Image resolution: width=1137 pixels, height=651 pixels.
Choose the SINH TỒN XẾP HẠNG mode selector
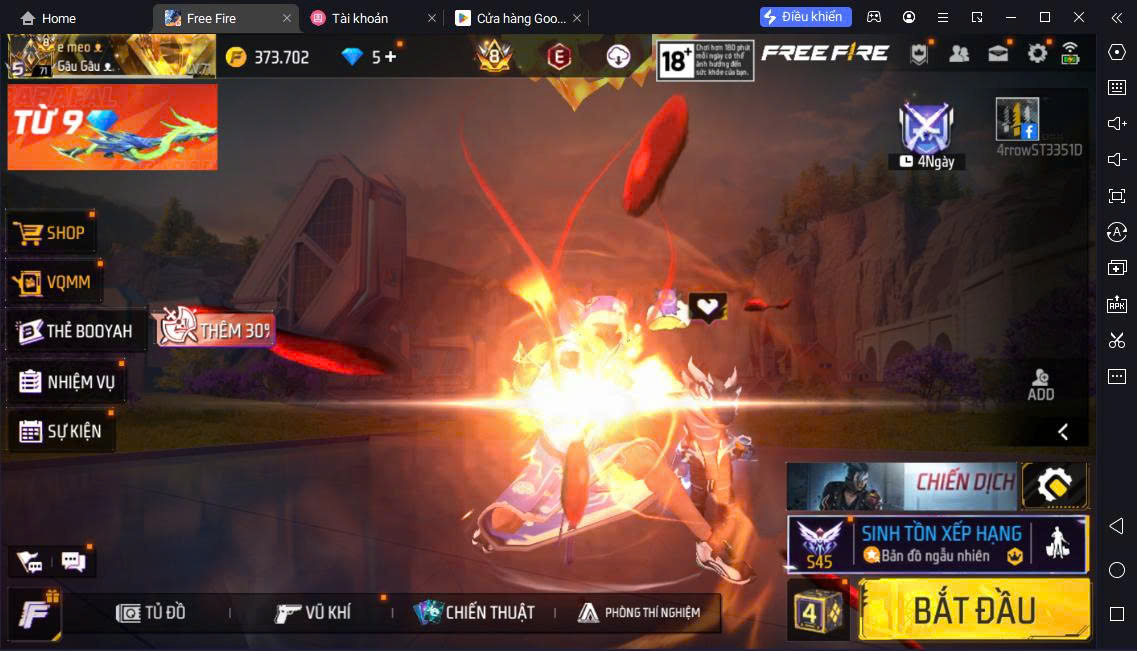[x=937, y=545]
